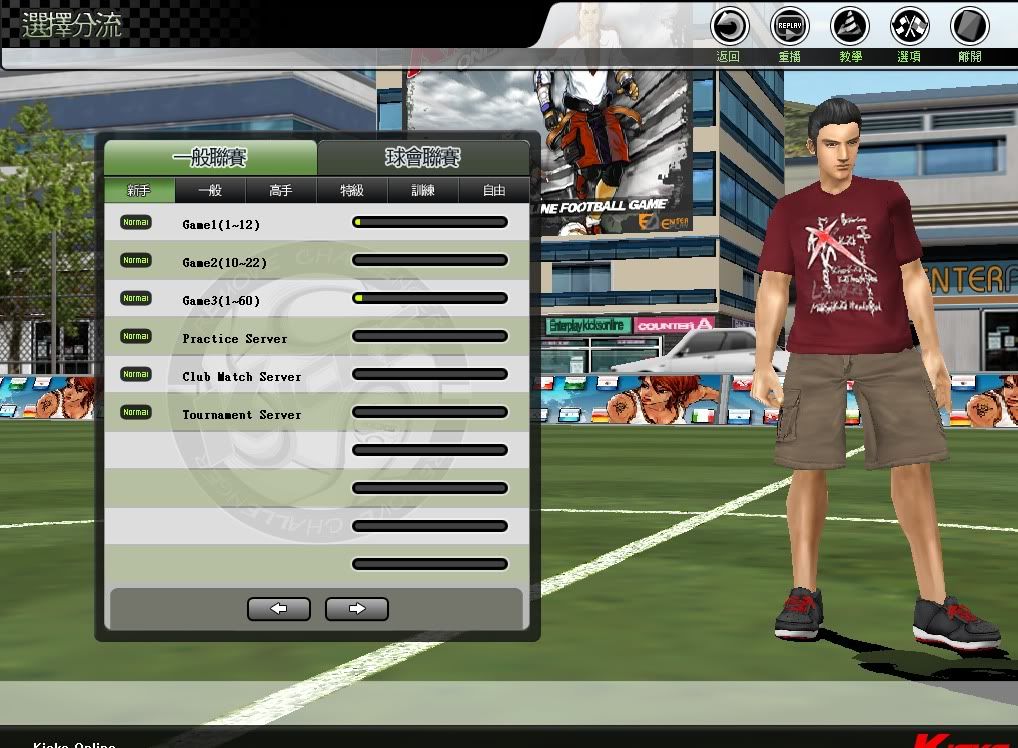Switch to the 球會聯賽 club league tab
The height and width of the screenshot is (748, 1018).
point(423,158)
